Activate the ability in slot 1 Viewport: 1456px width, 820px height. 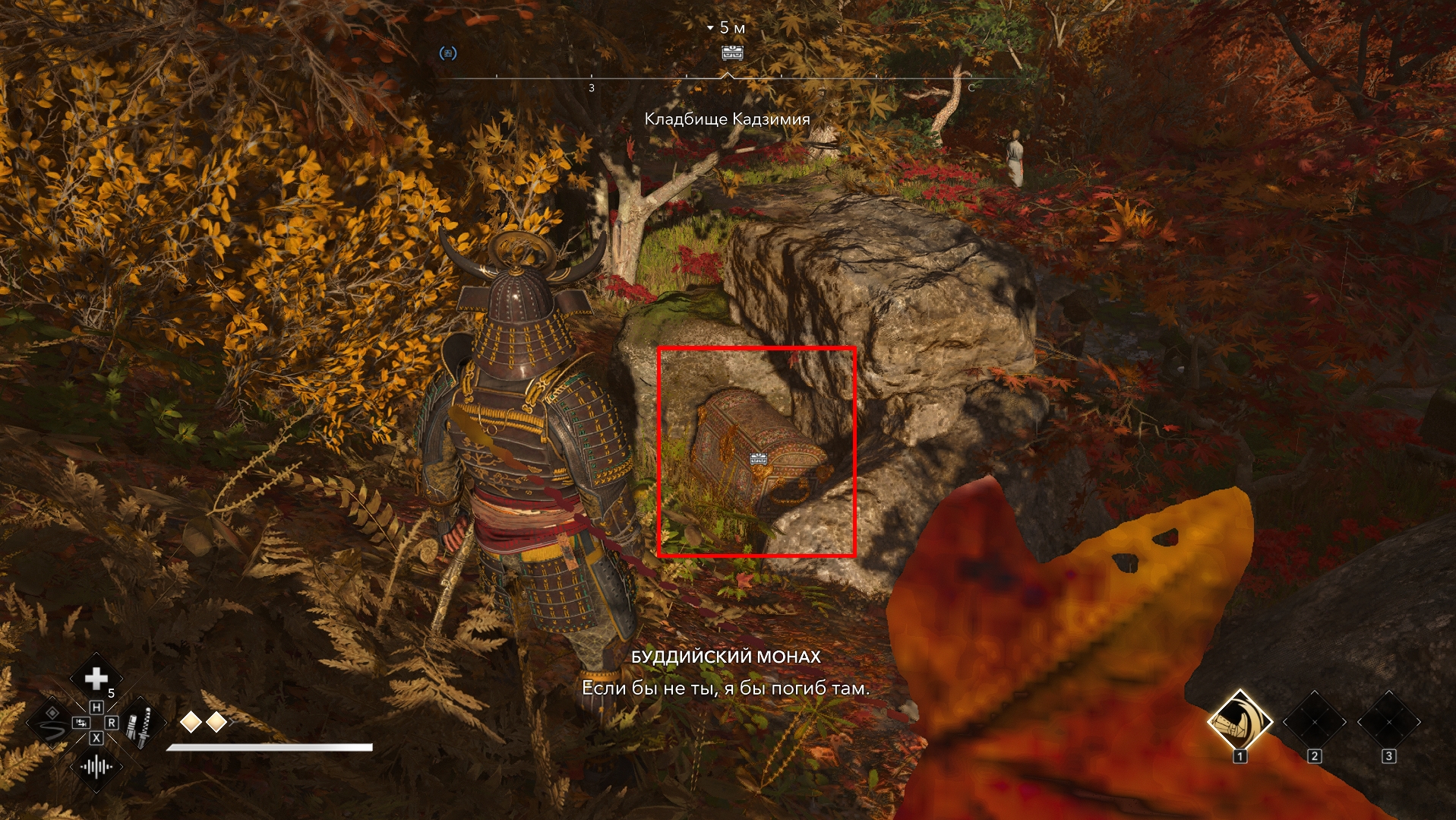pos(1240,722)
